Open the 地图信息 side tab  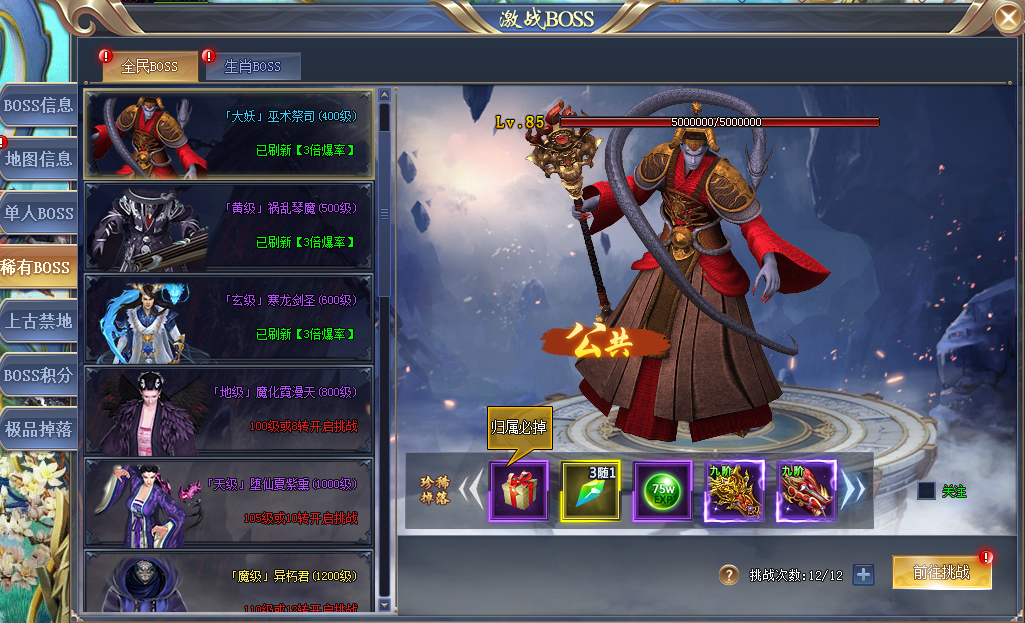point(38,159)
